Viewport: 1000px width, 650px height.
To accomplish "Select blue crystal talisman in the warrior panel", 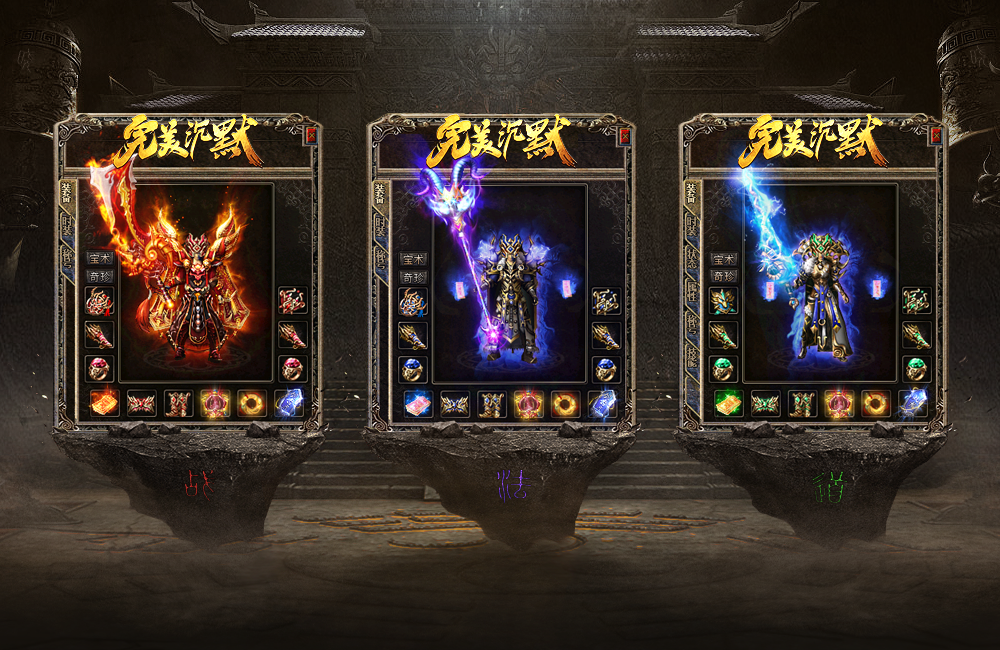I will click(x=289, y=403).
